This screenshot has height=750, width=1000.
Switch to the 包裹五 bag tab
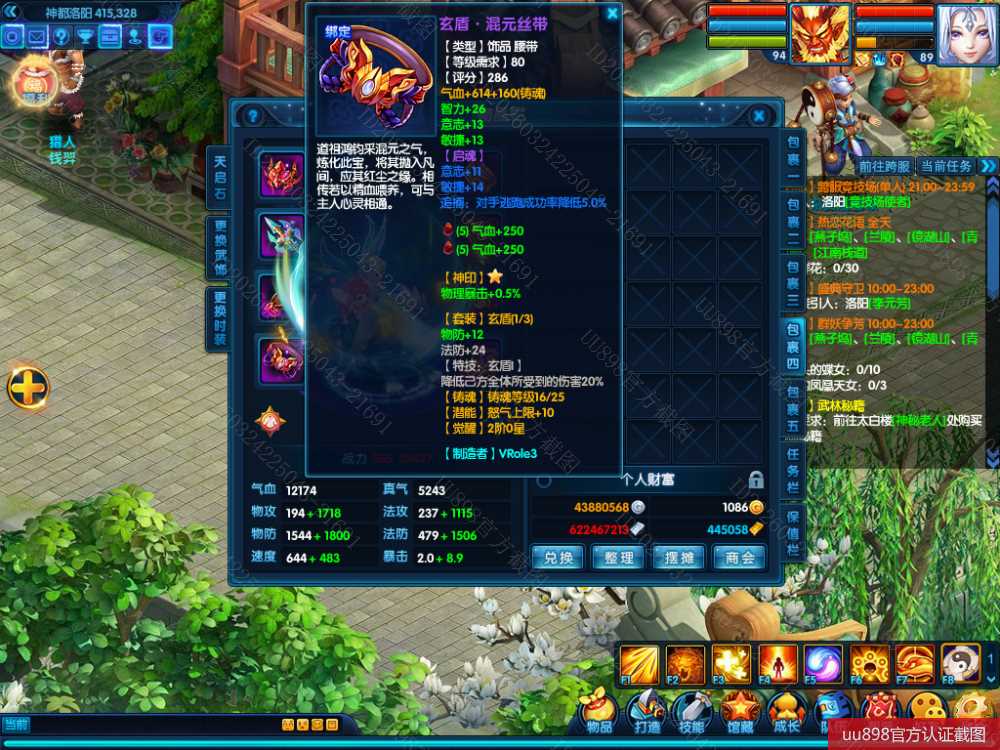[x=792, y=407]
